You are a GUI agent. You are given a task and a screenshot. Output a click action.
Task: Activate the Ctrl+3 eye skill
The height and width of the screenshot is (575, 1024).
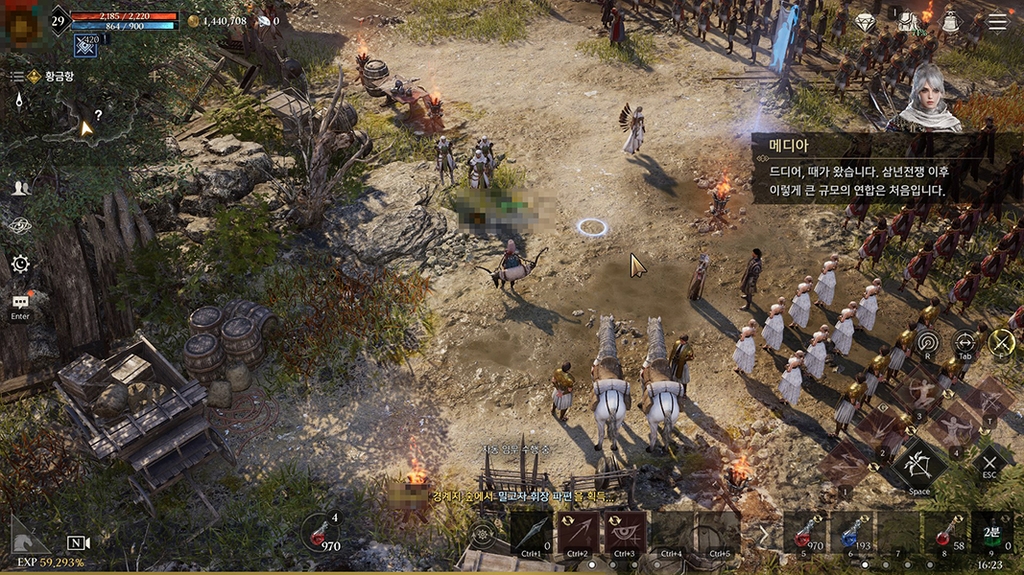click(x=624, y=532)
